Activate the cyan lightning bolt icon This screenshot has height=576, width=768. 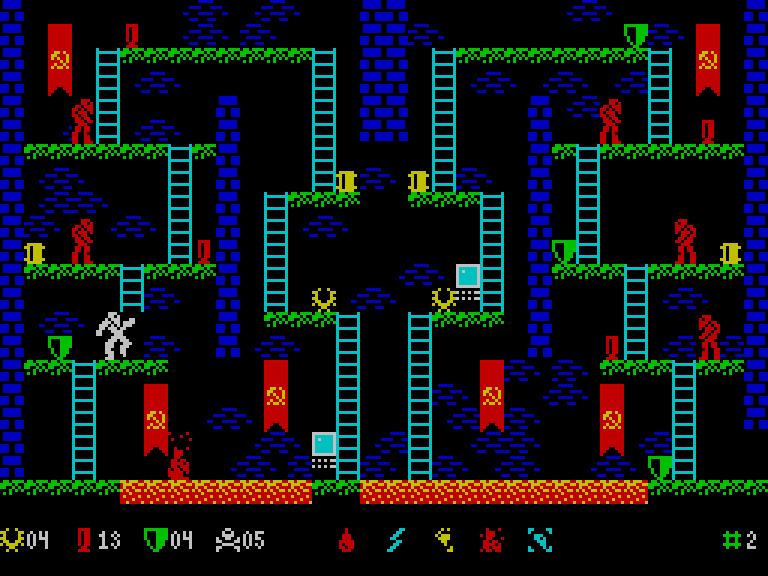coord(395,541)
